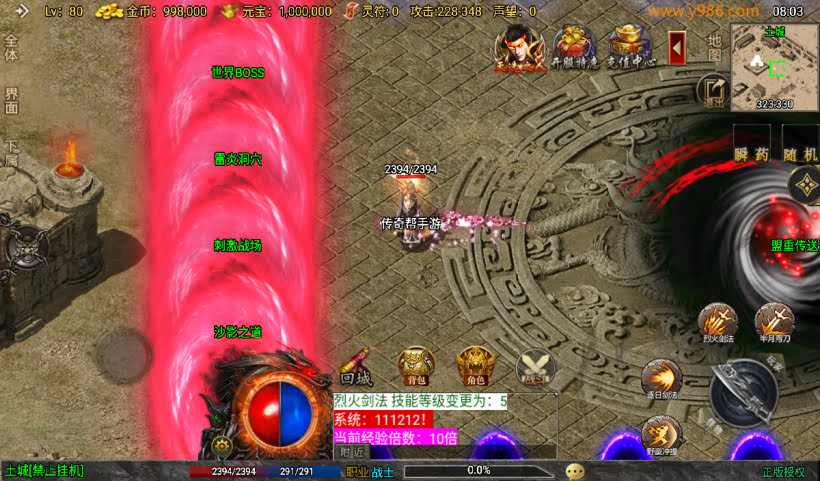This screenshot has width=820, height=481.
Task: Open the 角色 character sheet
Action: [475, 366]
